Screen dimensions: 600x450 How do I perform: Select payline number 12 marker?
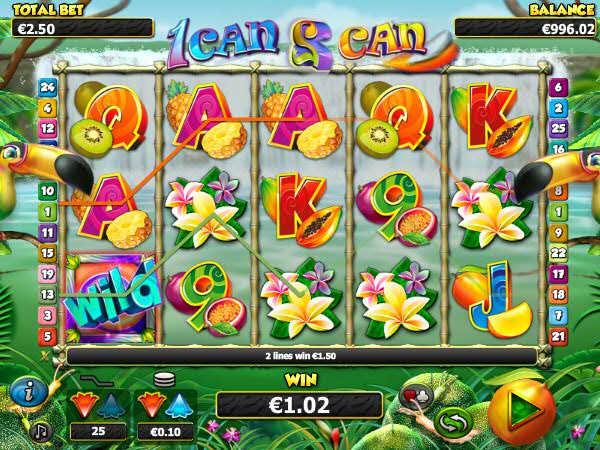(46, 128)
